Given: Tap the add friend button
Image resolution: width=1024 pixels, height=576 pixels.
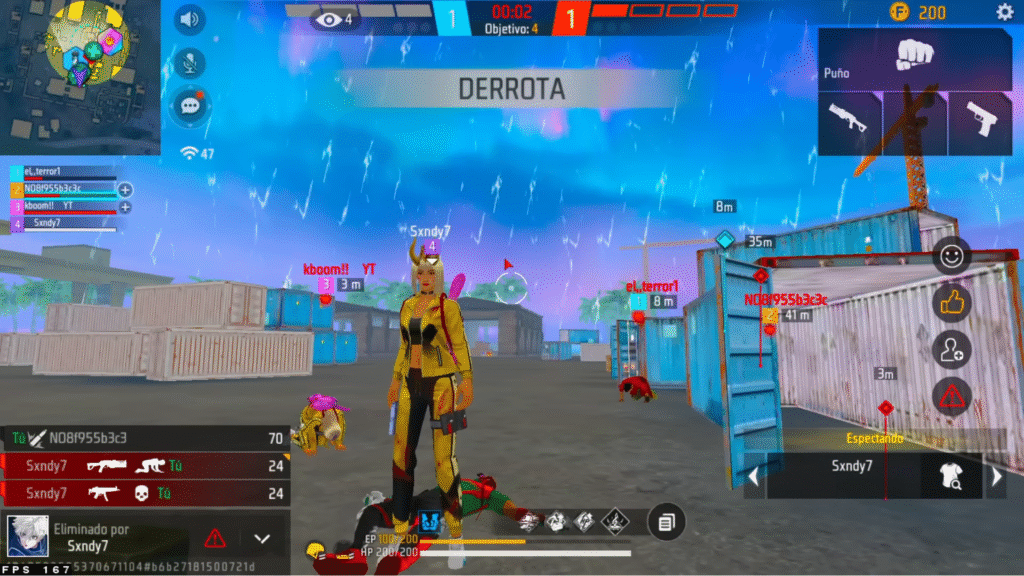Looking at the screenshot, I should coord(951,349).
